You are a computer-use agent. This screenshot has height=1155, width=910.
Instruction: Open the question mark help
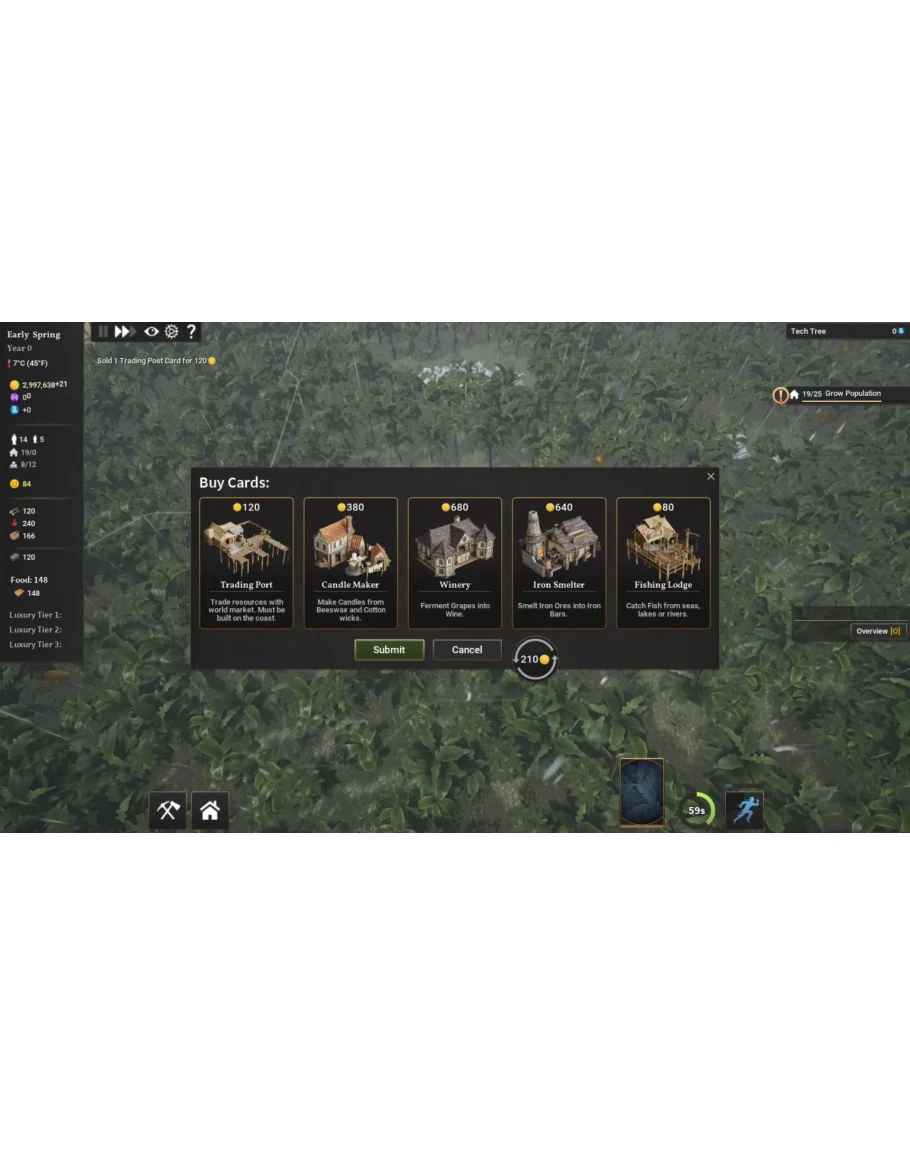point(191,331)
